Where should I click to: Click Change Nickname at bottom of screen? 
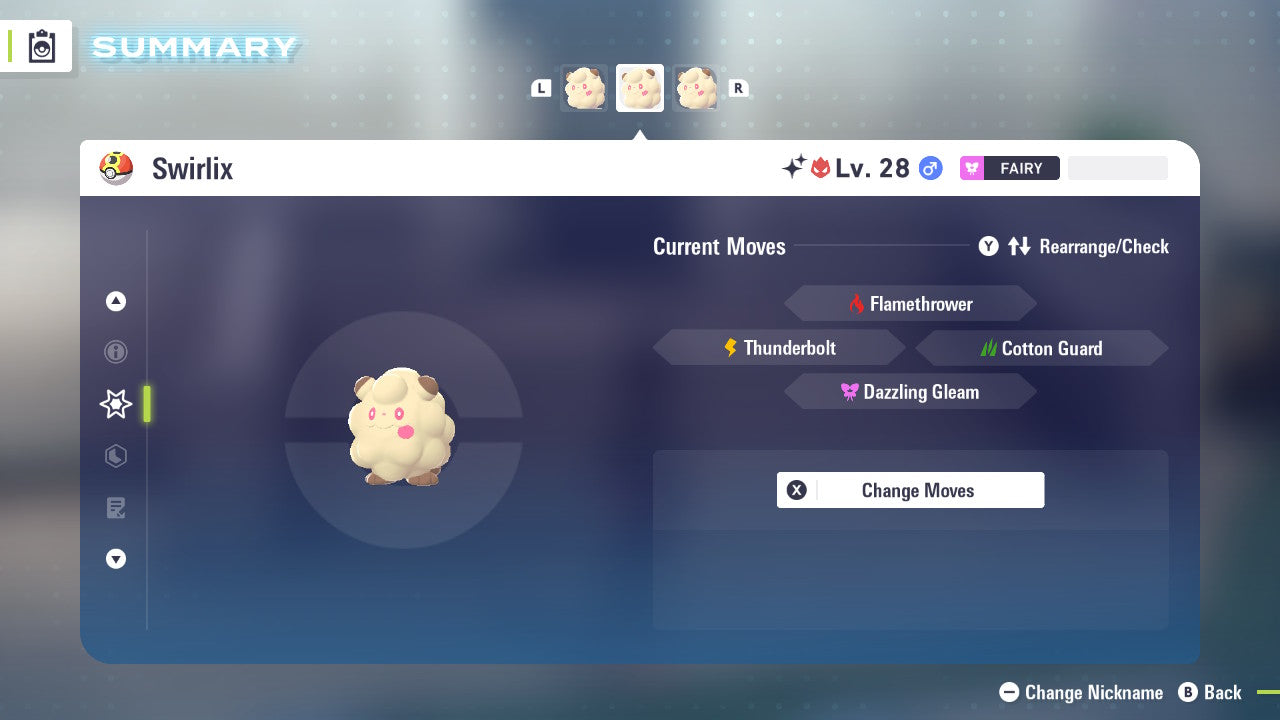(x=1081, y=692)
